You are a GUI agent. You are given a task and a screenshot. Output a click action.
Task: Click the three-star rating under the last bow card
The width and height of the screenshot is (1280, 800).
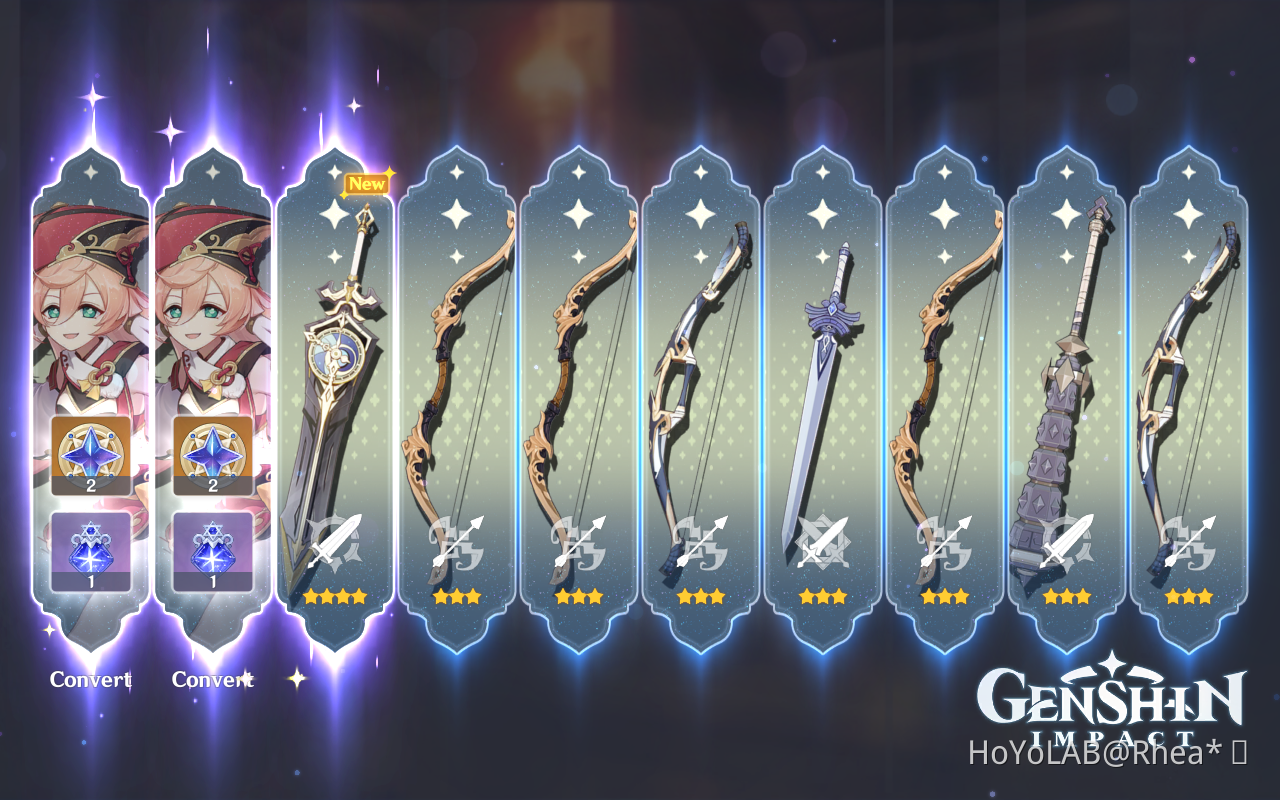pos(1190,597)
